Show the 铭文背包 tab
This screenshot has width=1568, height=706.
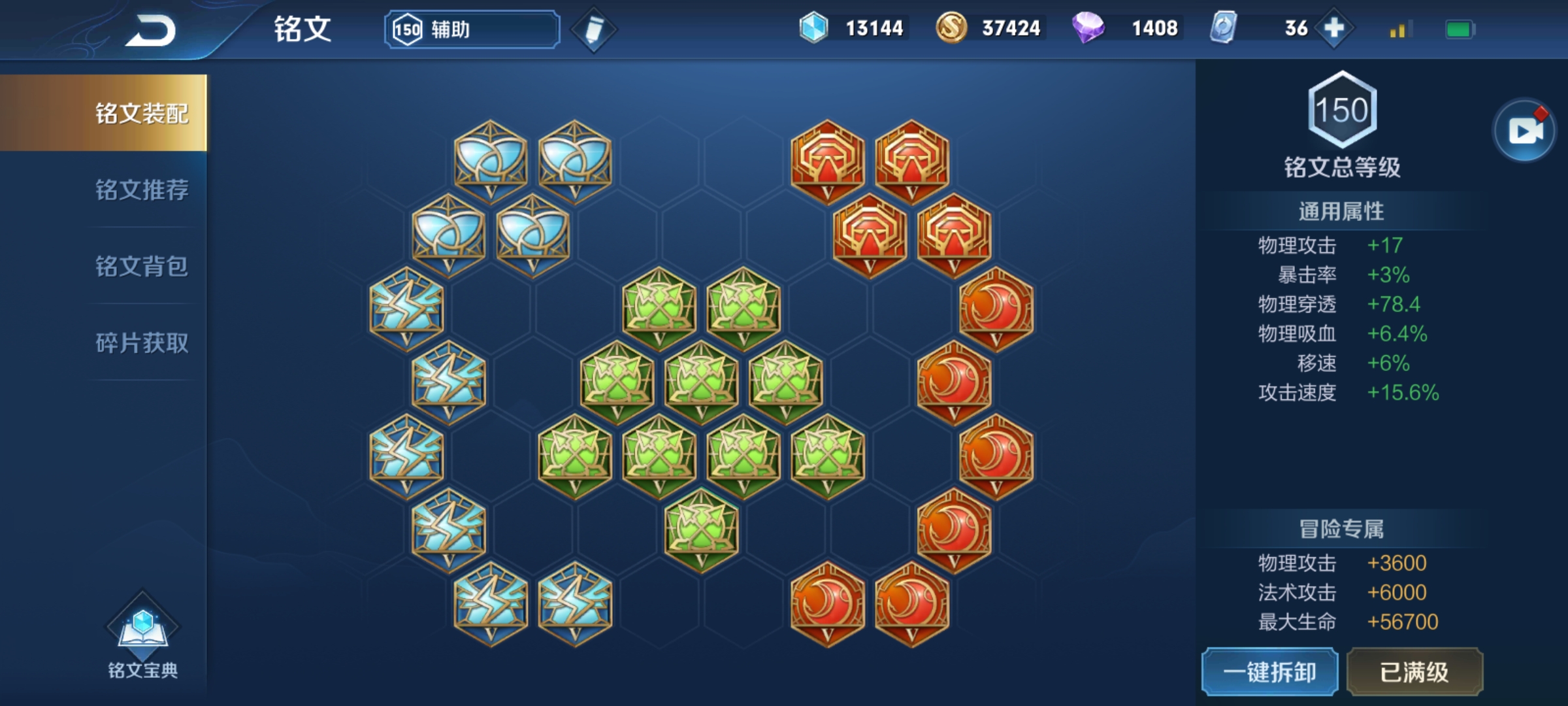(141, 266)
